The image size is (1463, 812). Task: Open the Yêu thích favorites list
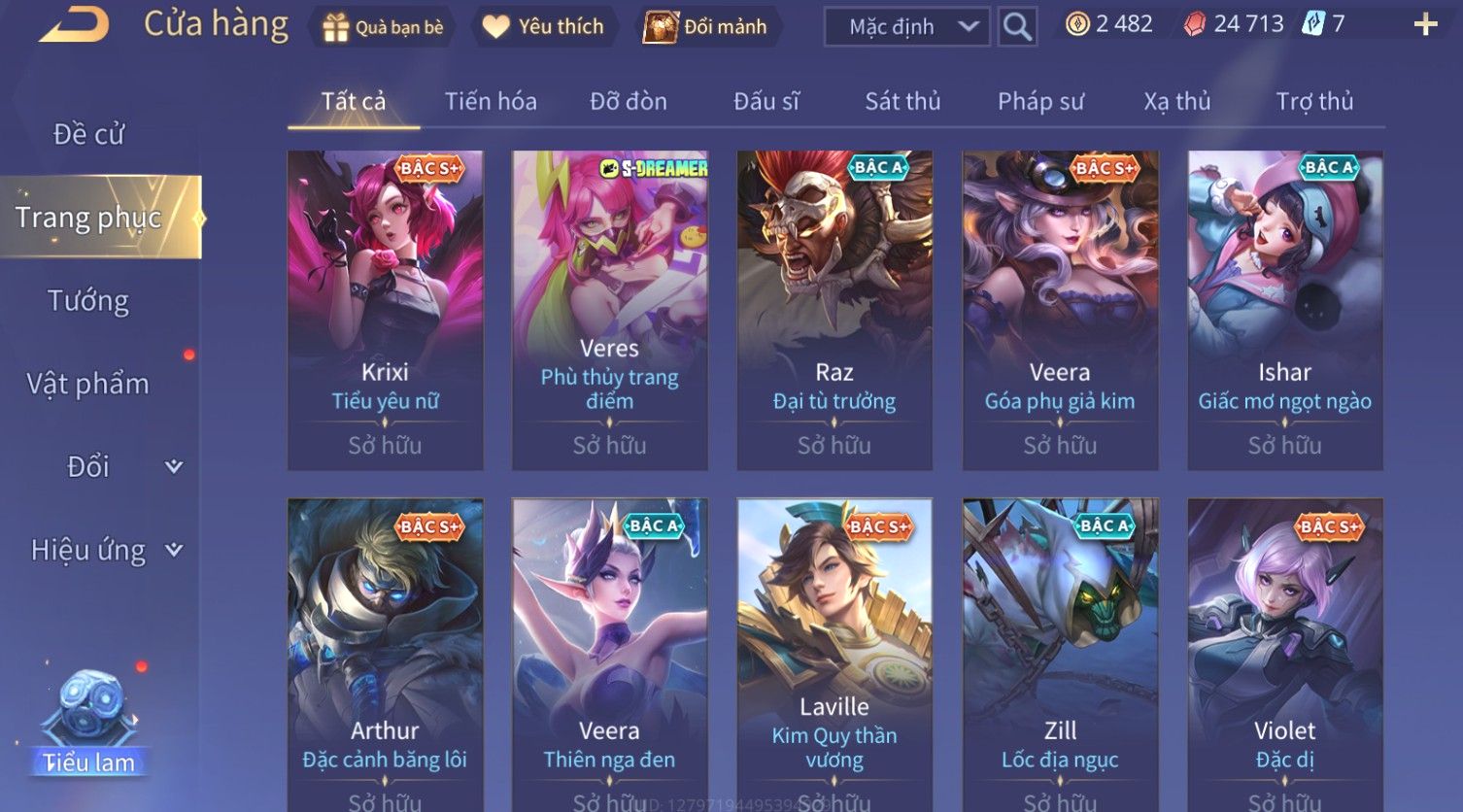543,27
